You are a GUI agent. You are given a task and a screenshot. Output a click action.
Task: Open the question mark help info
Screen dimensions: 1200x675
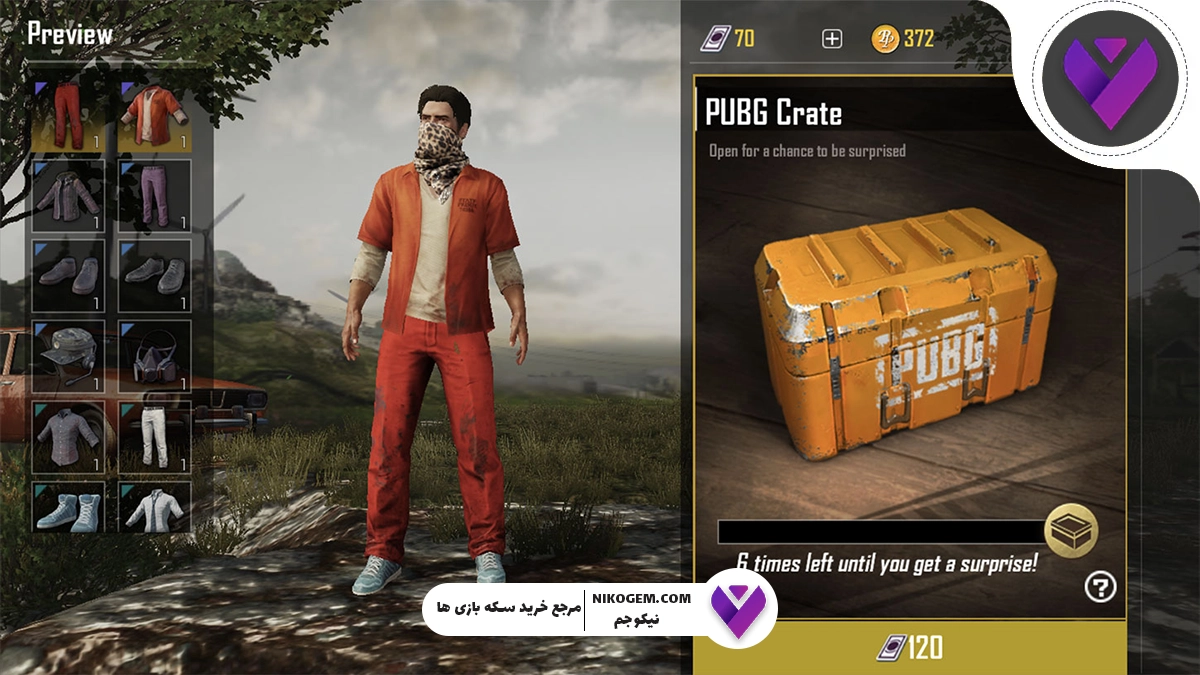(1100, 588)
